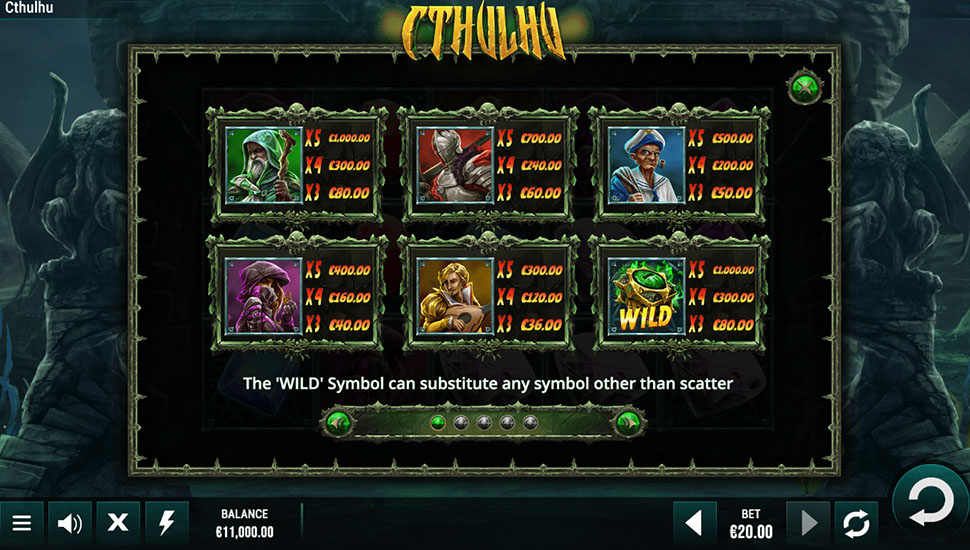This screenshot has height=550, width=970.
Task: Open the hamburger menu
Action: [x=22, y=522]
